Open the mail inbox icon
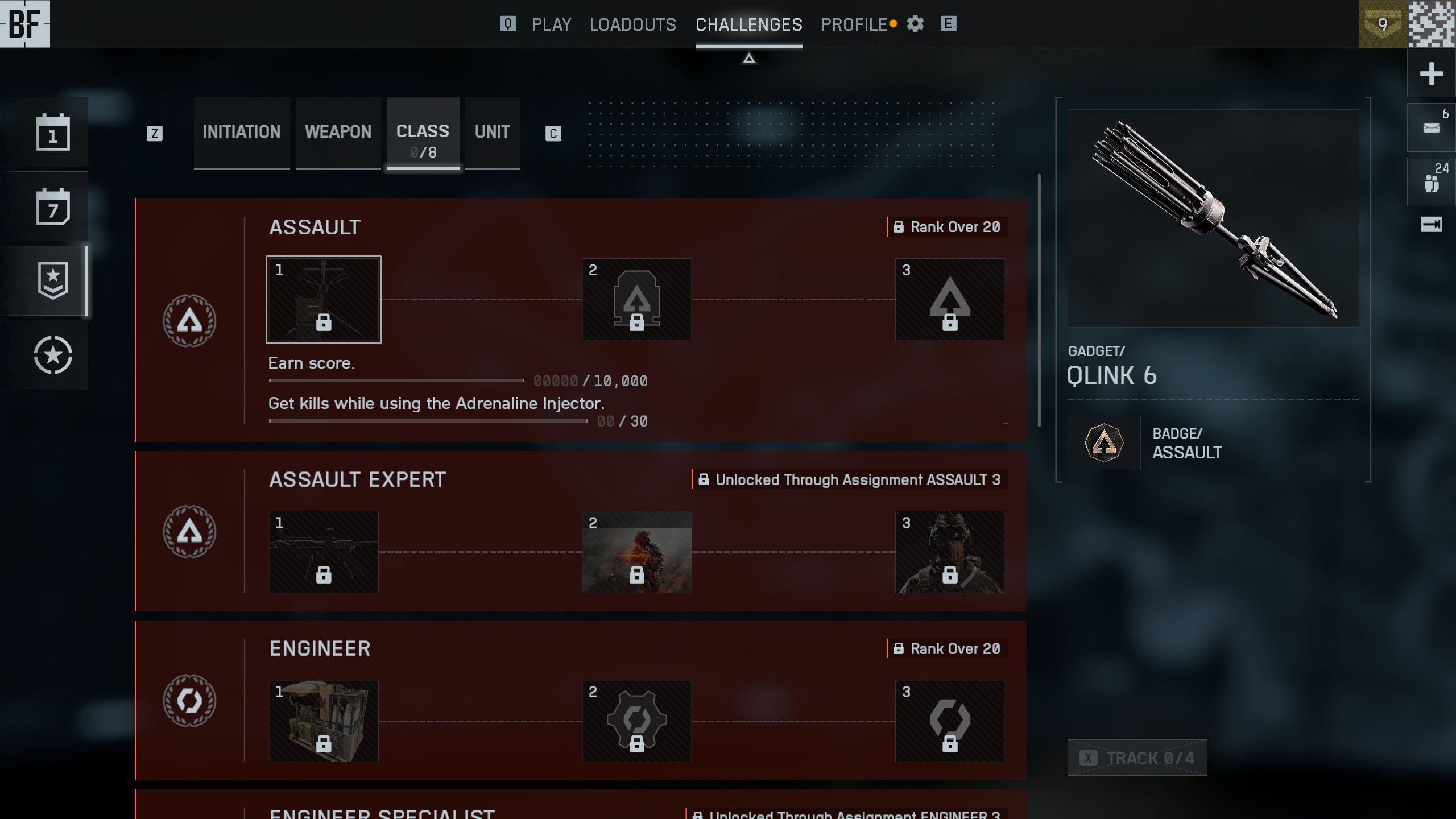 (x=1431, y=127)
